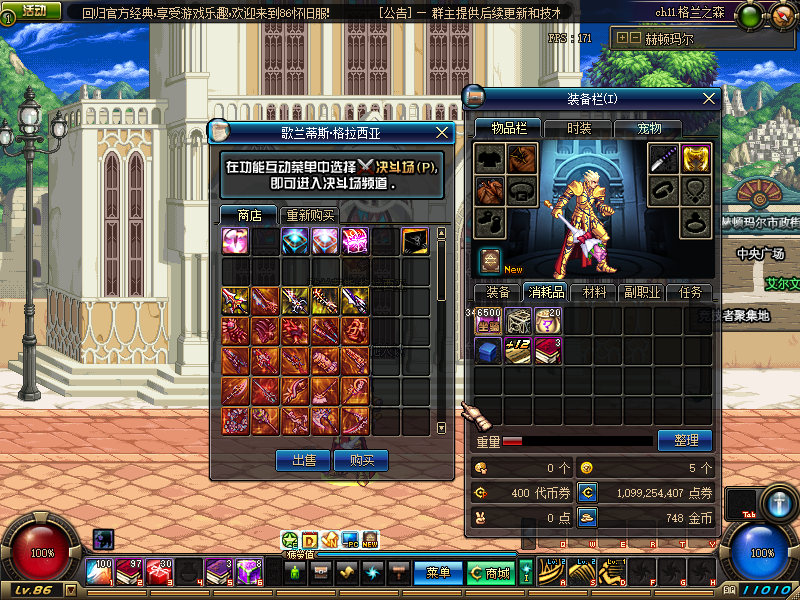Sort inventory with the 整理 button
The image size is (800, 600).
[x=685, y=440]
